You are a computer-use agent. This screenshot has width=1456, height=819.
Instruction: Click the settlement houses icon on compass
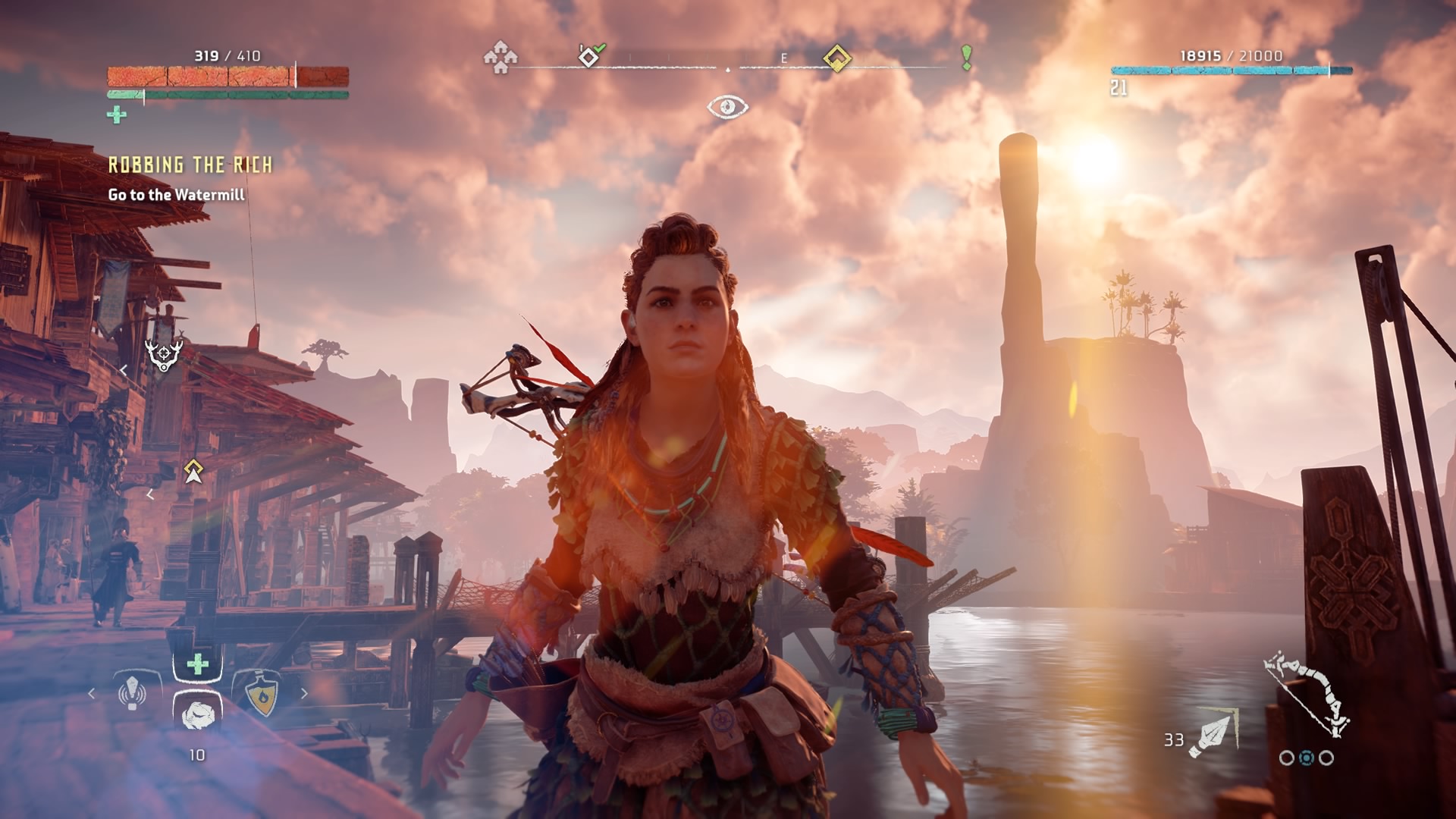click(500, 57)
